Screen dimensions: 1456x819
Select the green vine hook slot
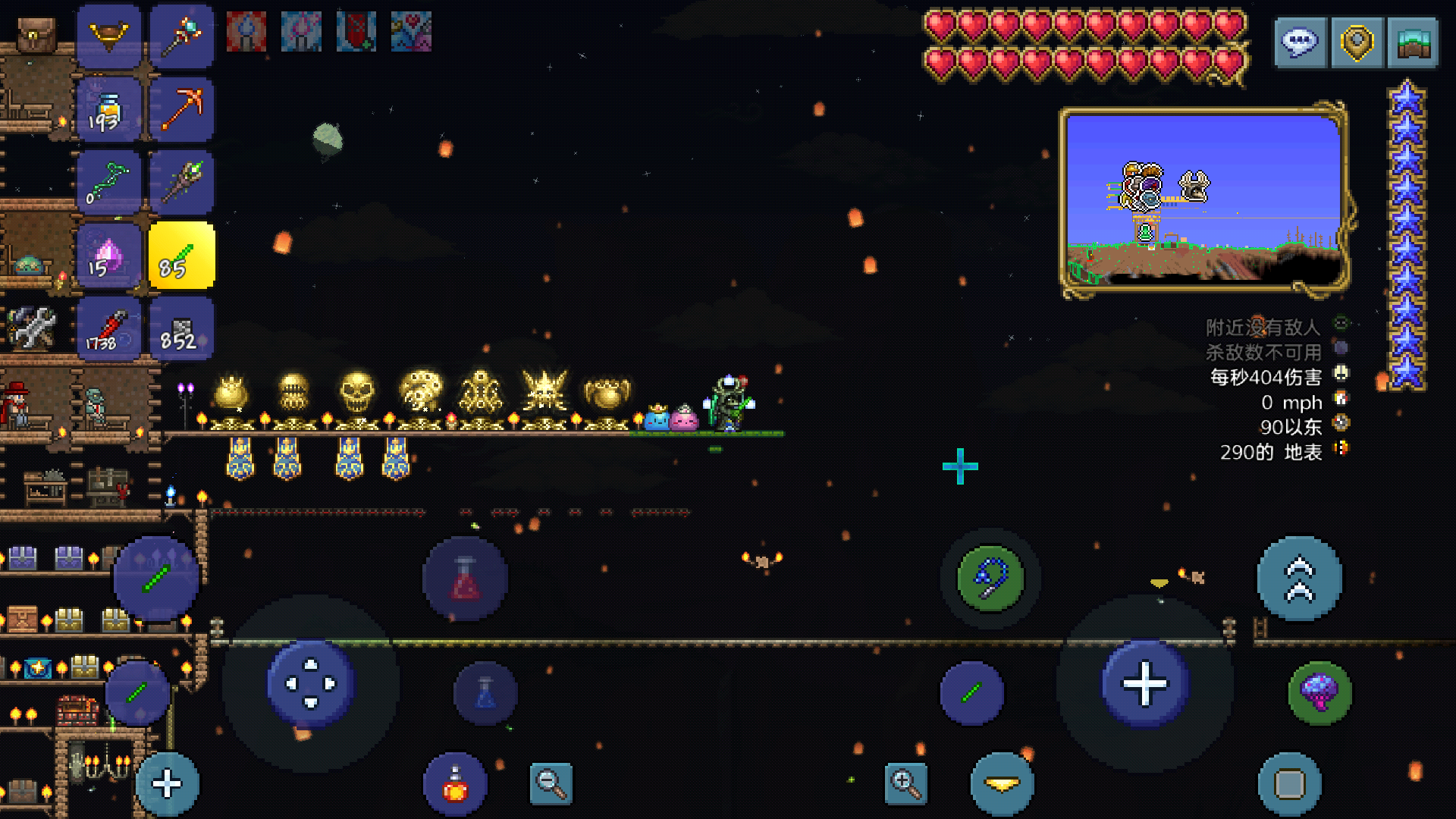pos(108,182)
